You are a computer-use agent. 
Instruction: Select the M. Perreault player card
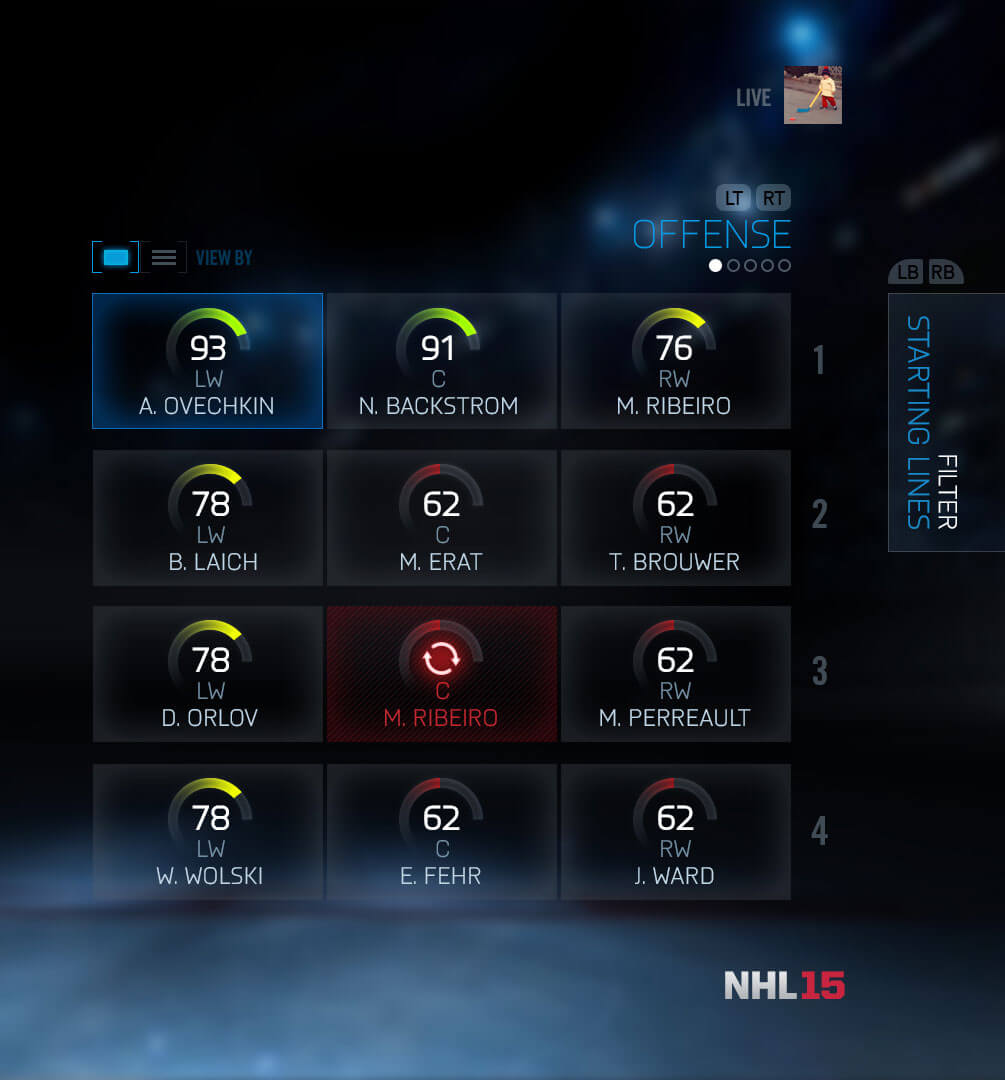(x=675, y=673)
